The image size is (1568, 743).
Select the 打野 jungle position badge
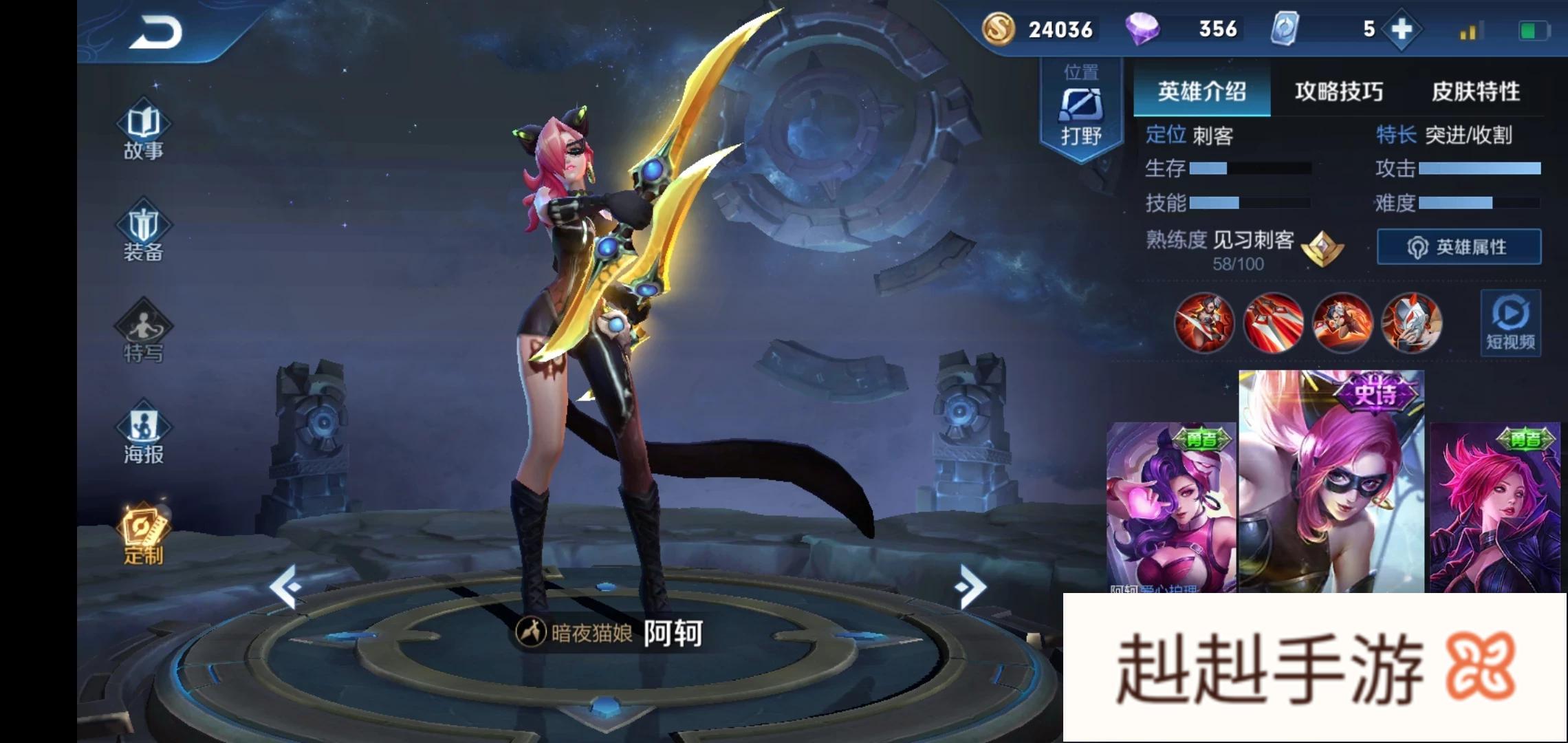tap(1081, 110)
